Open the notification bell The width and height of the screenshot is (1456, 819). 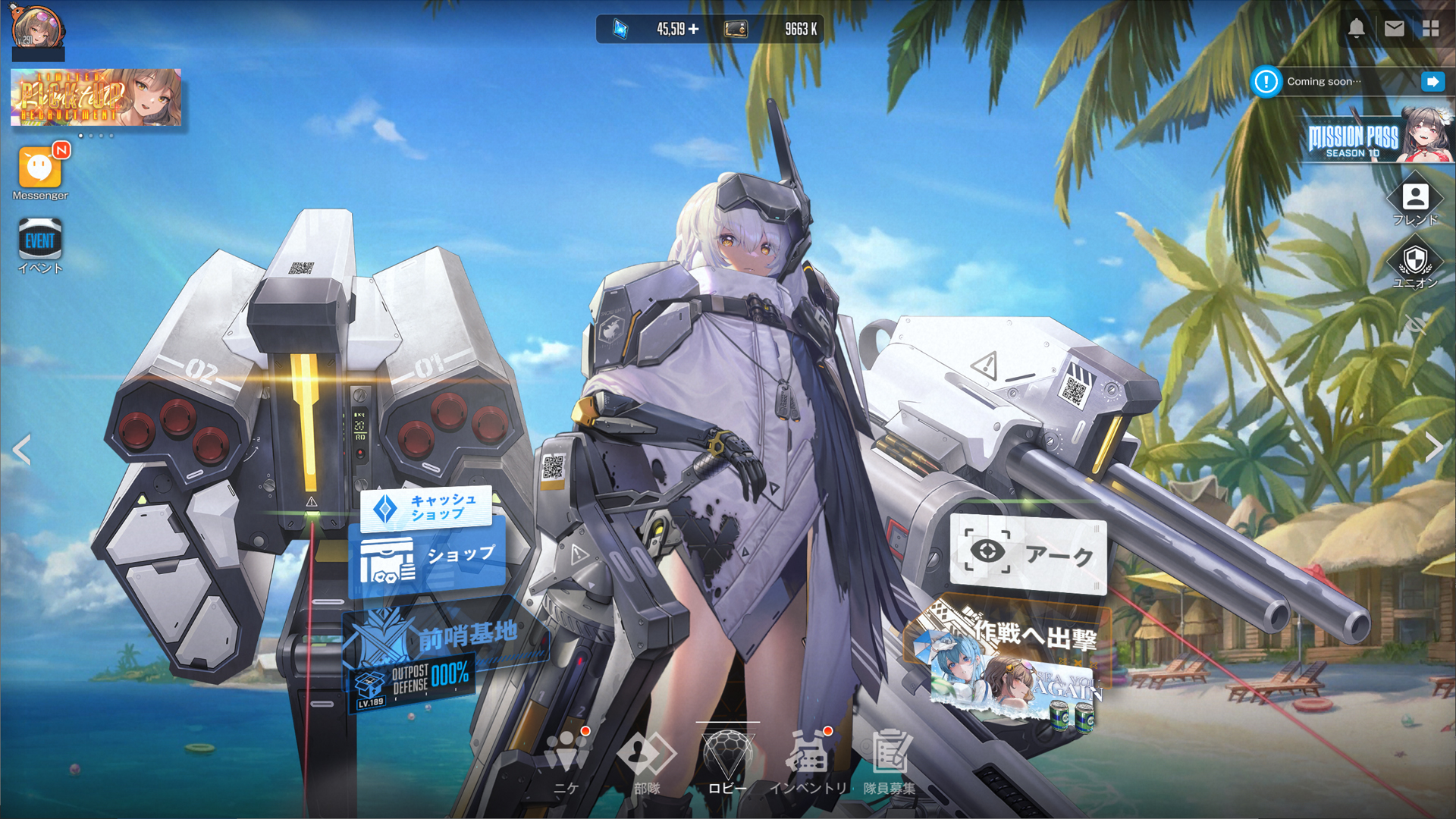click(1356, 29)
